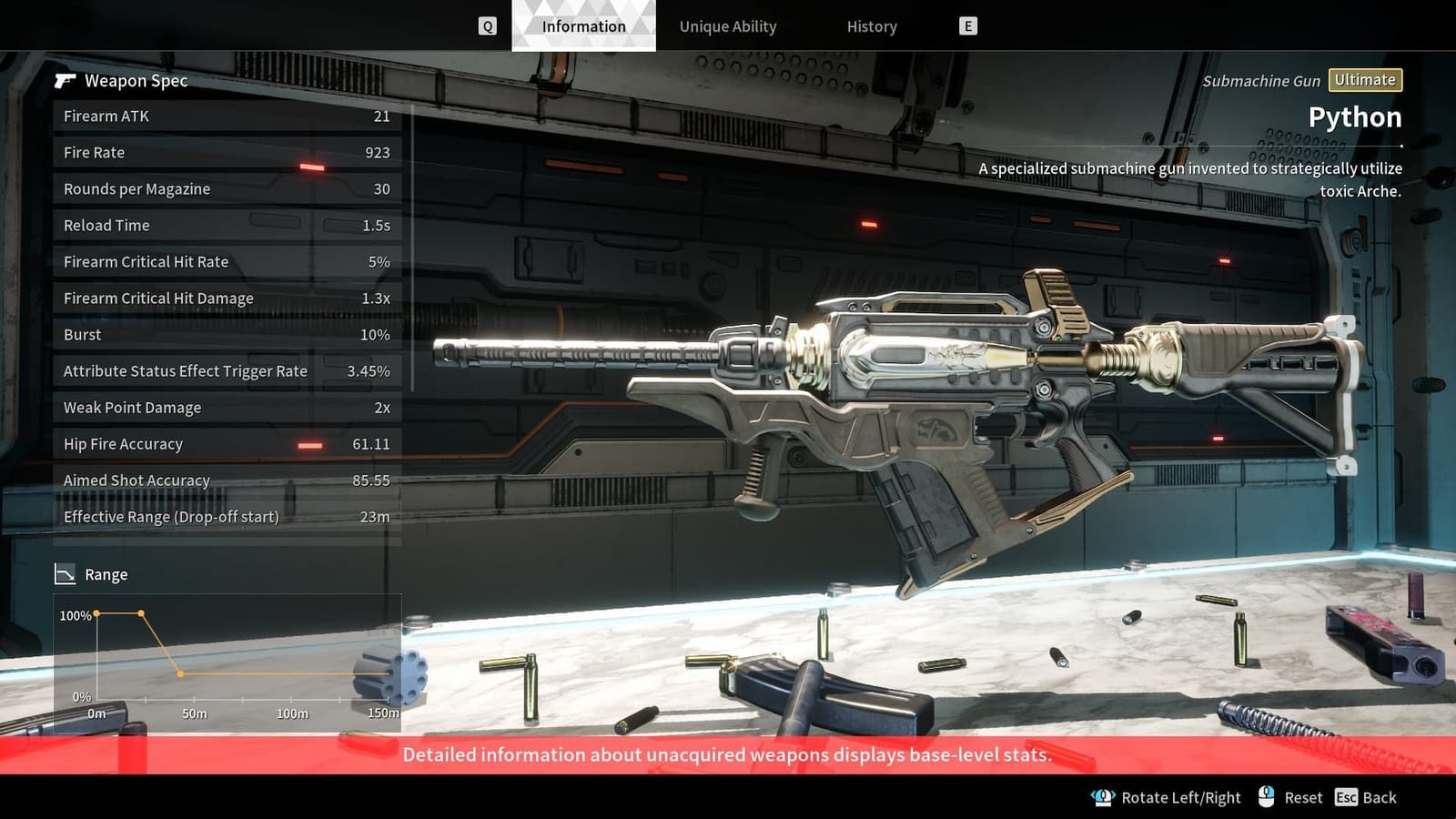Click the mouse icon beside Reset
This screenshot has width=1456, height=819.
(x=1266, y=796)
